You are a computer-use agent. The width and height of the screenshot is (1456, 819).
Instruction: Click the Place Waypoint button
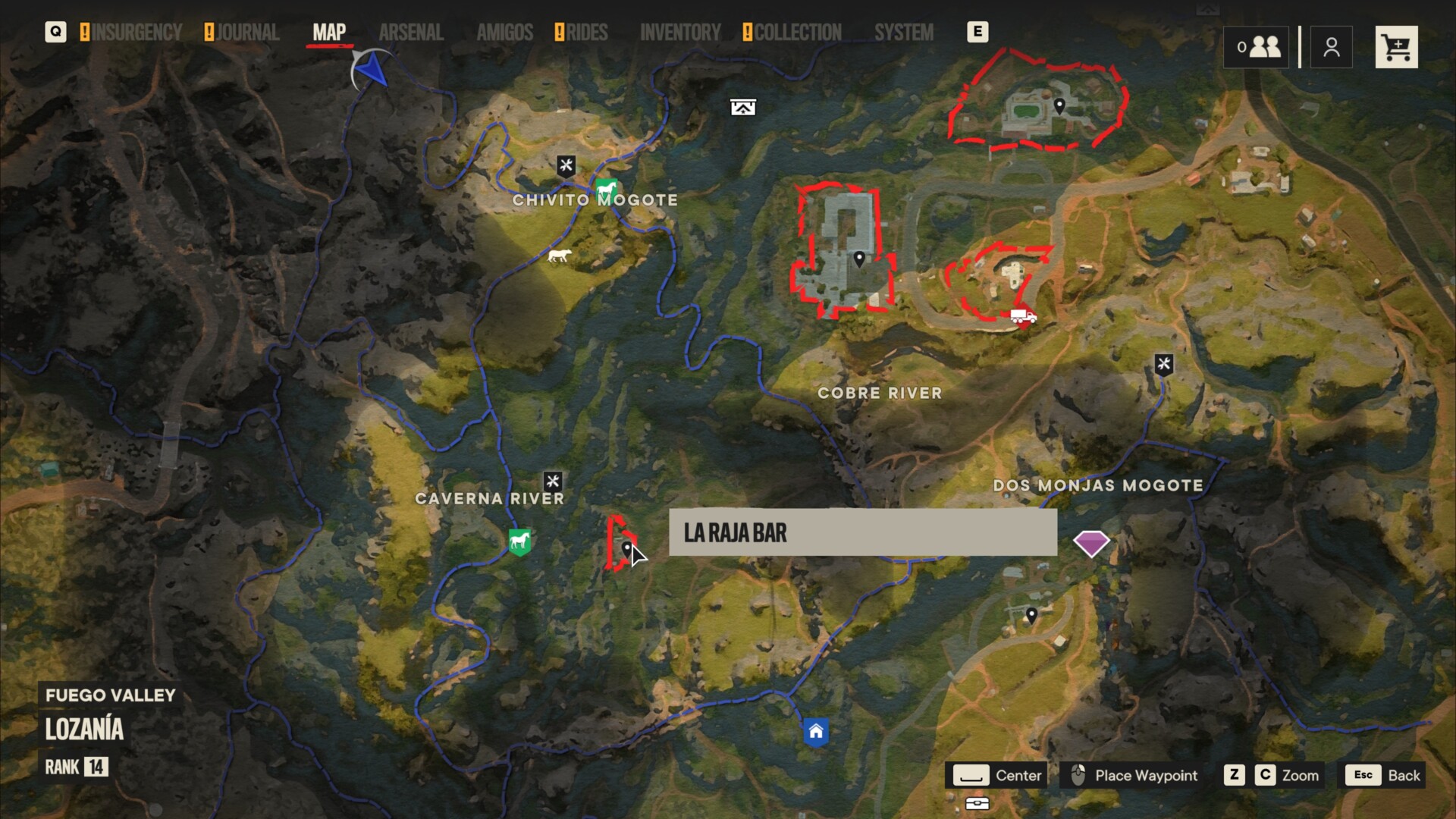tap(1131, 775)
